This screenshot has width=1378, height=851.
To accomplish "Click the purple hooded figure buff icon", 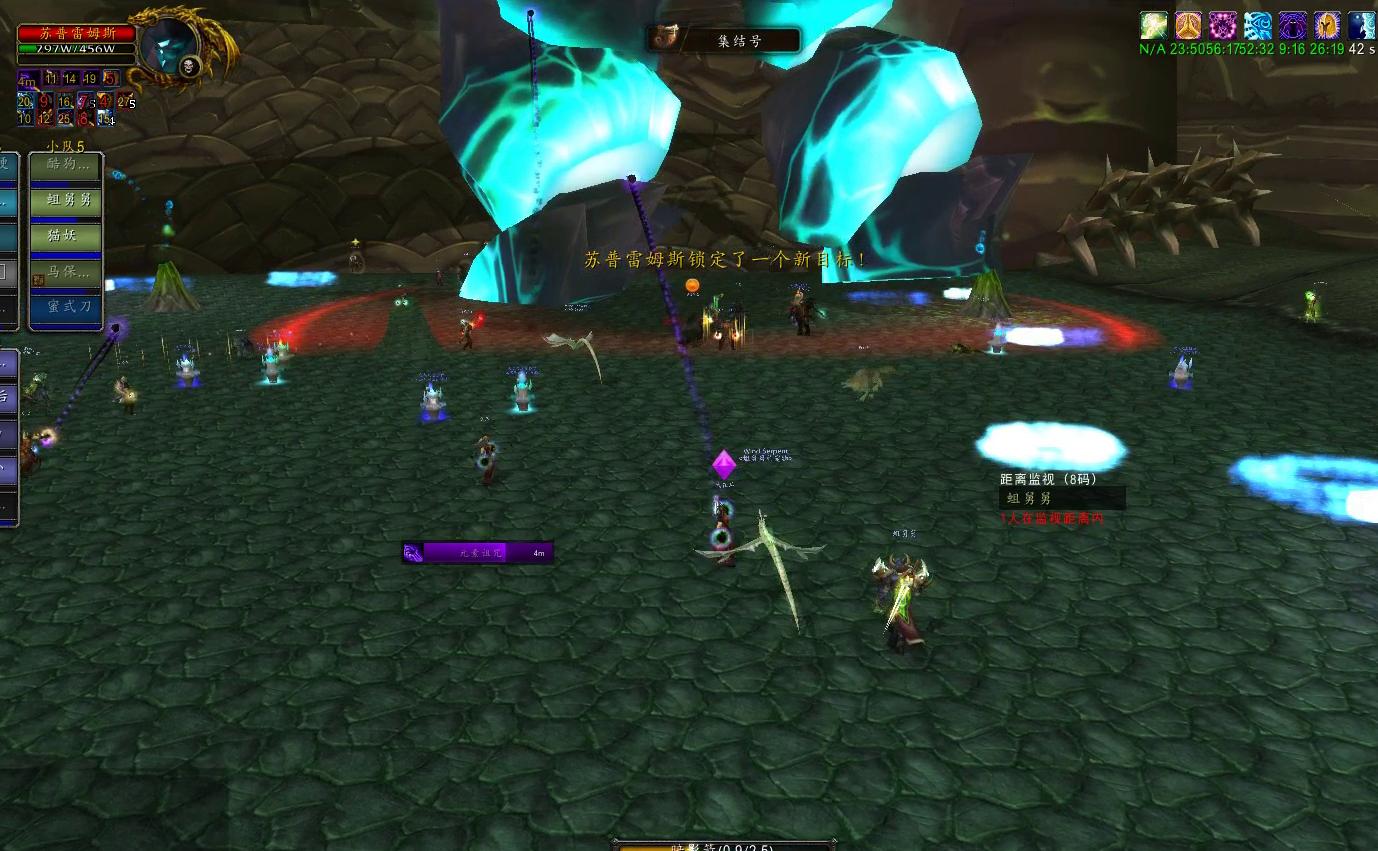I will [1292, 26].
